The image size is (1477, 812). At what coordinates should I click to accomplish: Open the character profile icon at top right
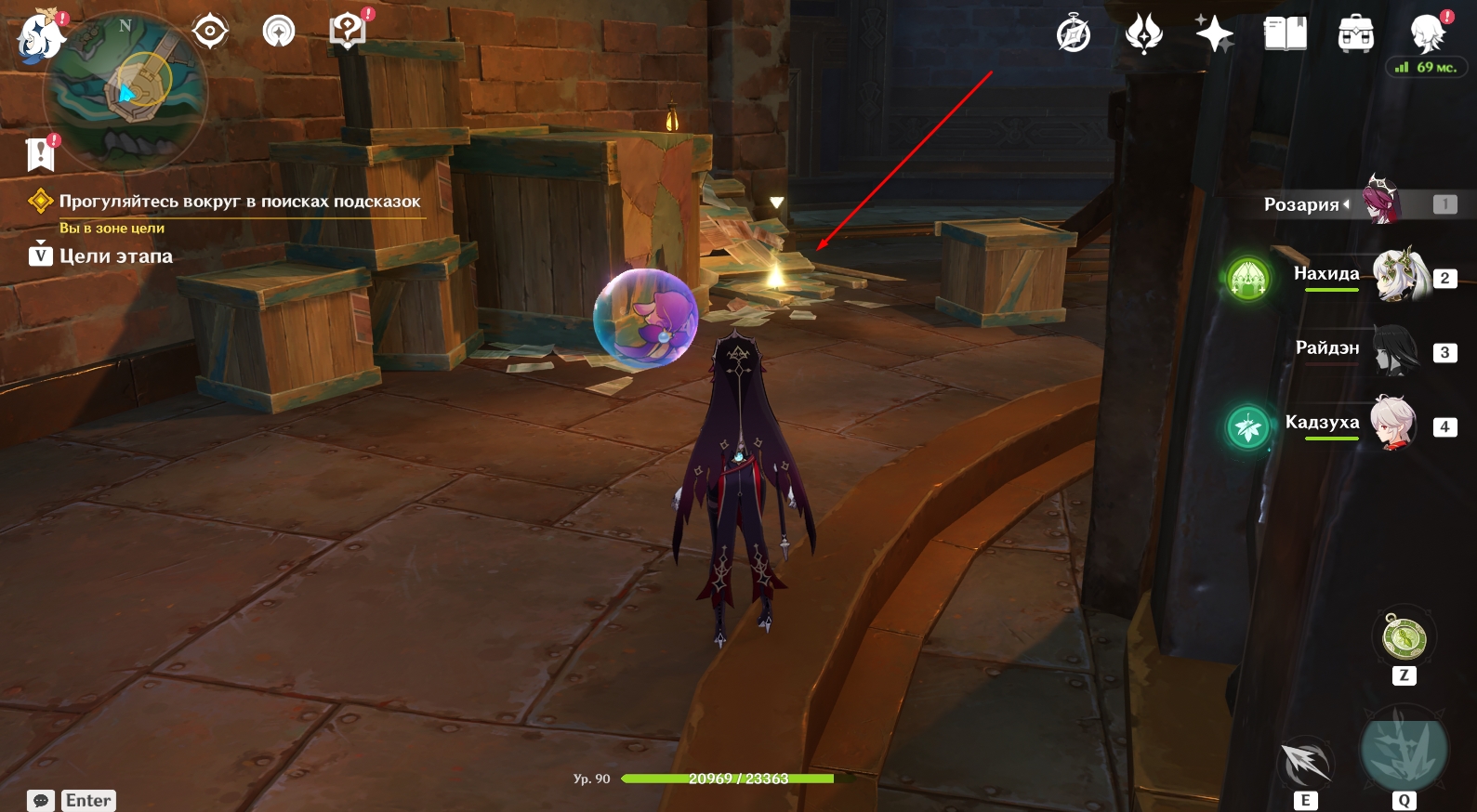1427,33
